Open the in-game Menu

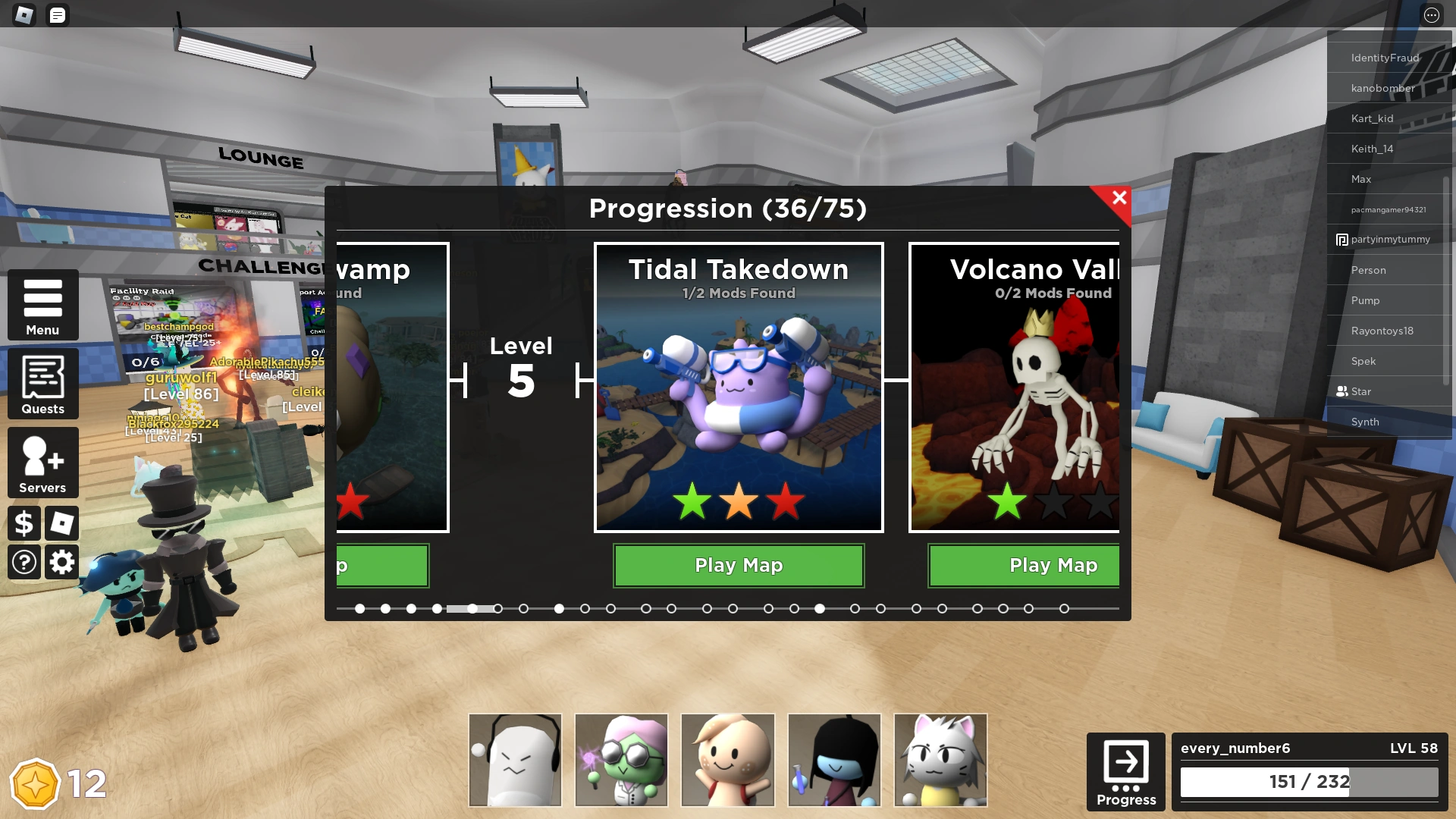pos(42,306)
